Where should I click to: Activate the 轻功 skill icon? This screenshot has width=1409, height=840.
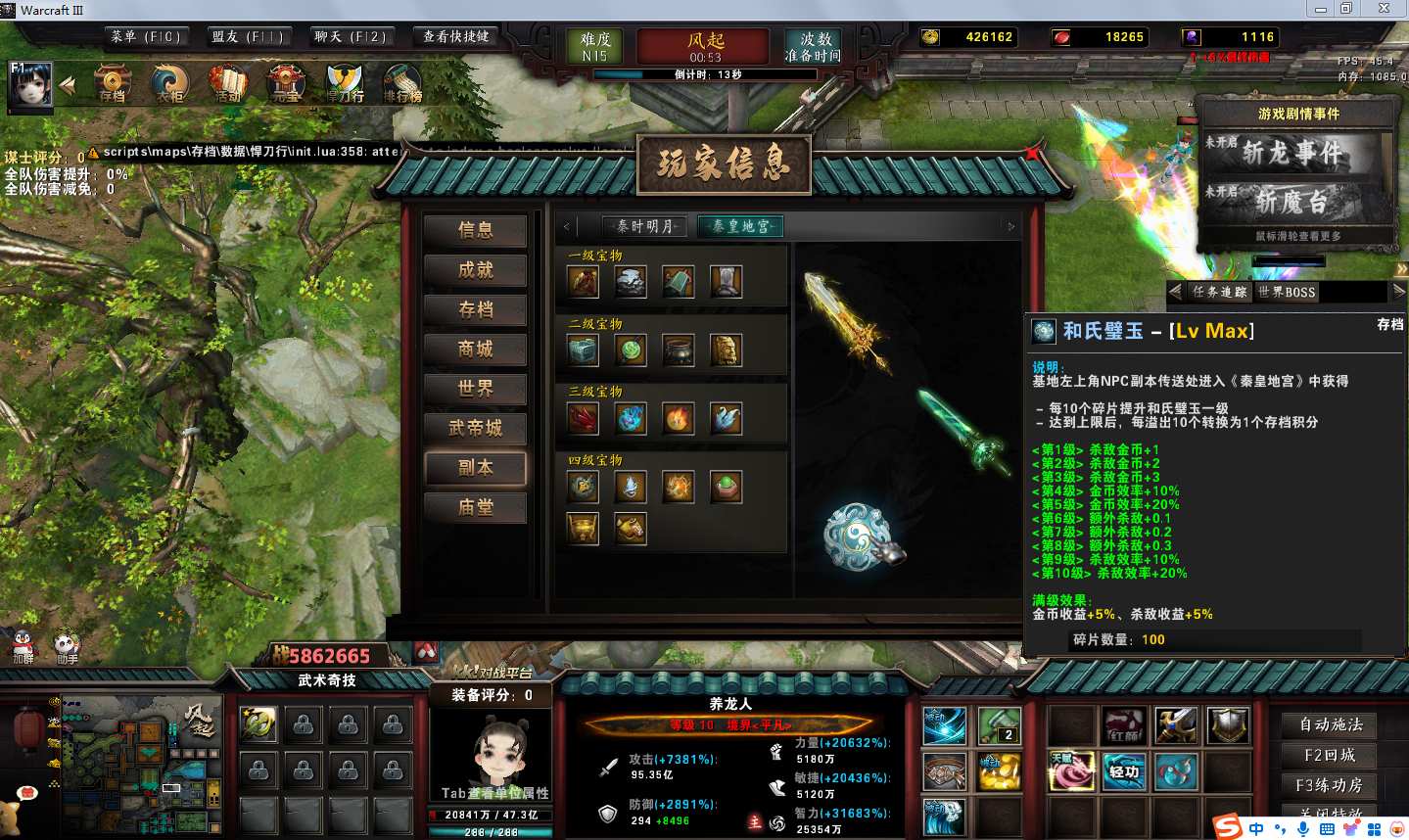(1124, 771)
